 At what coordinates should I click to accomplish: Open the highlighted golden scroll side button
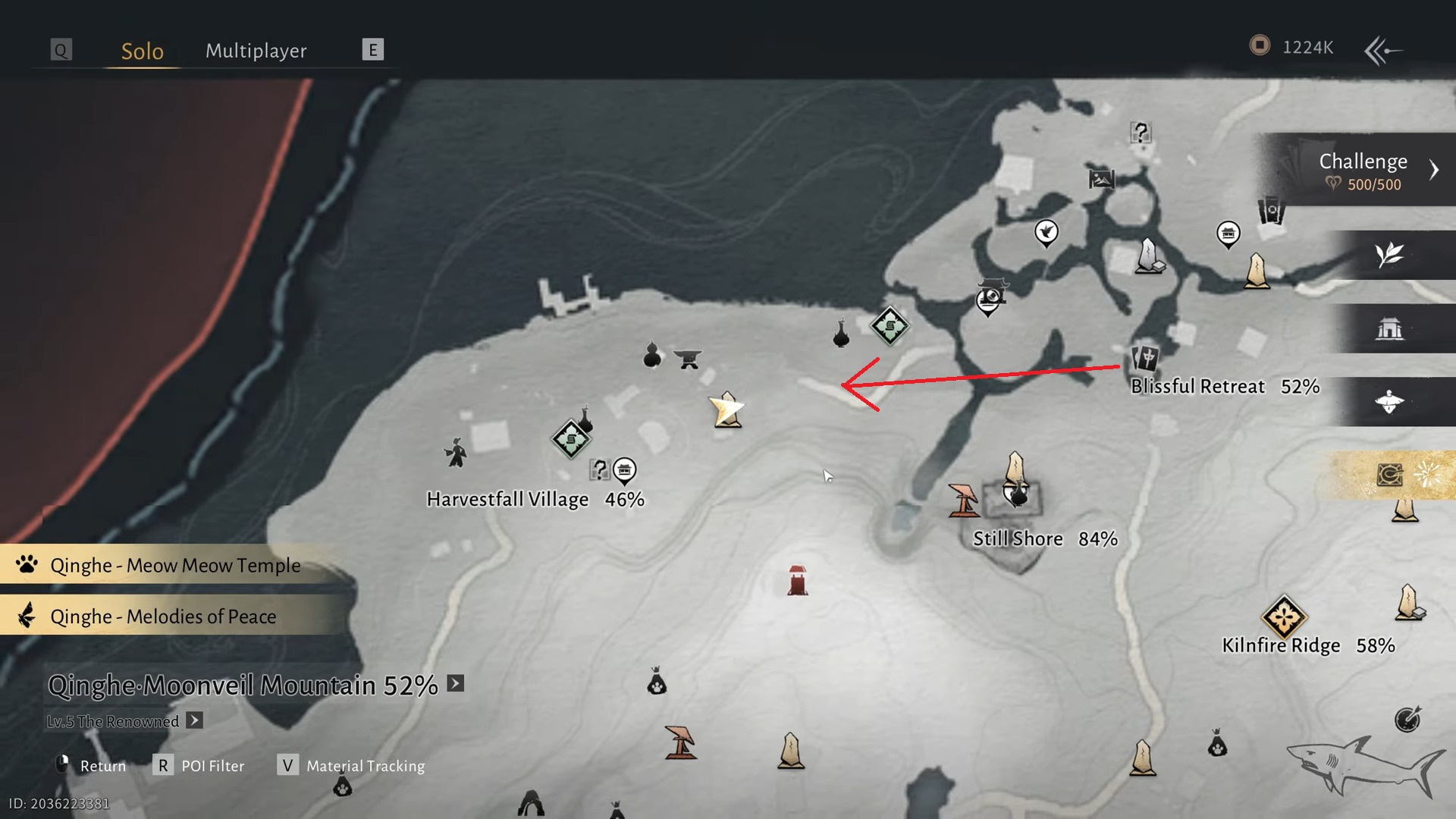coord(1389,475)
